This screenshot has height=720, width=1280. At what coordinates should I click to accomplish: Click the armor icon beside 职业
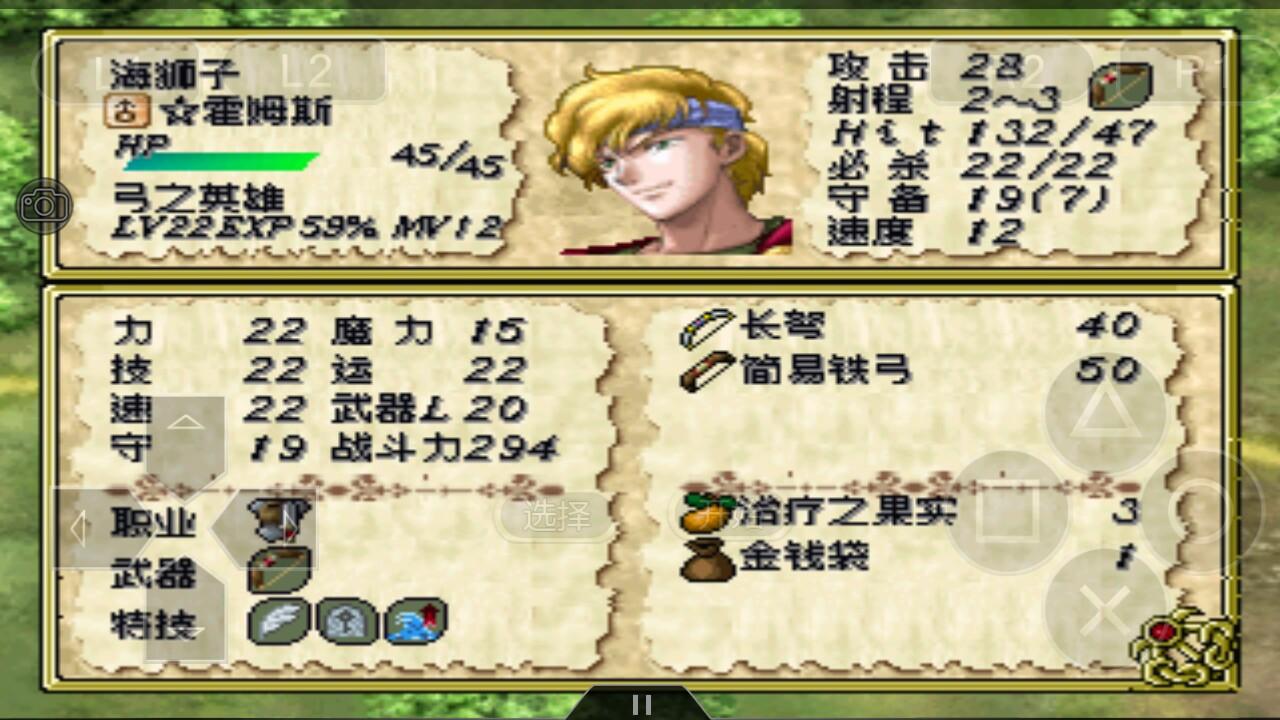point(280,520)
